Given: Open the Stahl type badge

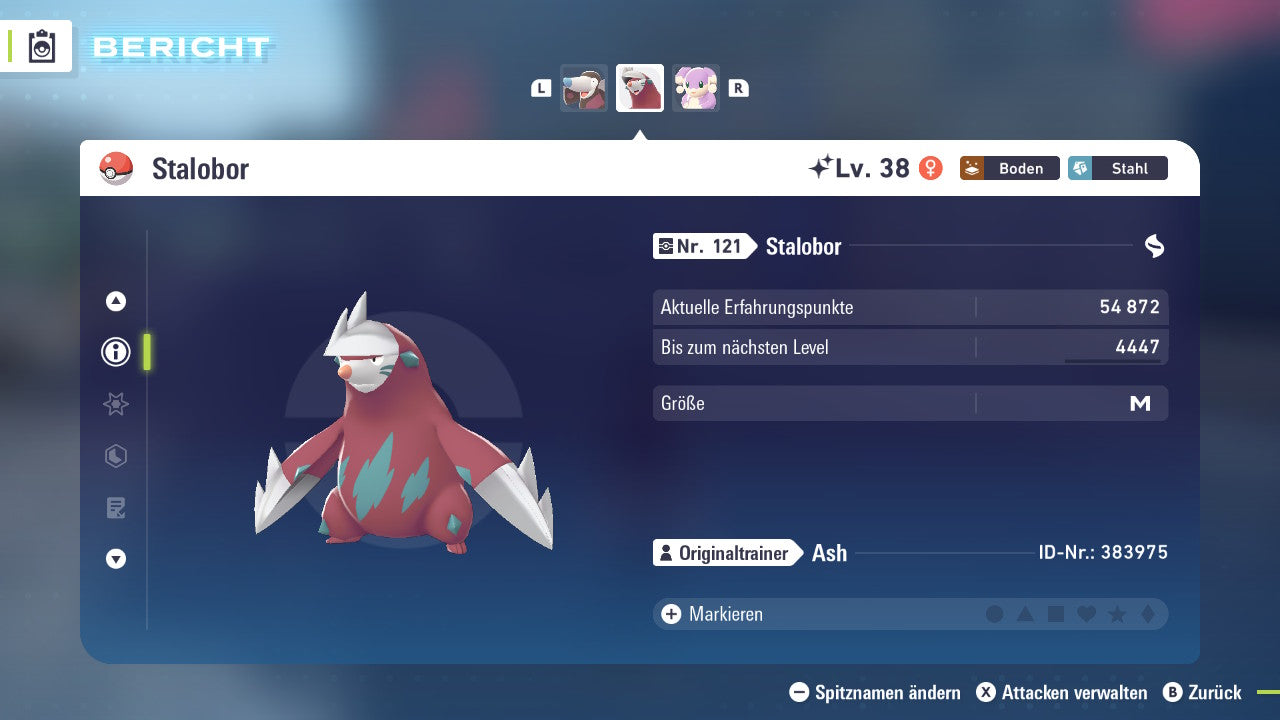Looking at the screenshot, I should tap(1117, 168).
